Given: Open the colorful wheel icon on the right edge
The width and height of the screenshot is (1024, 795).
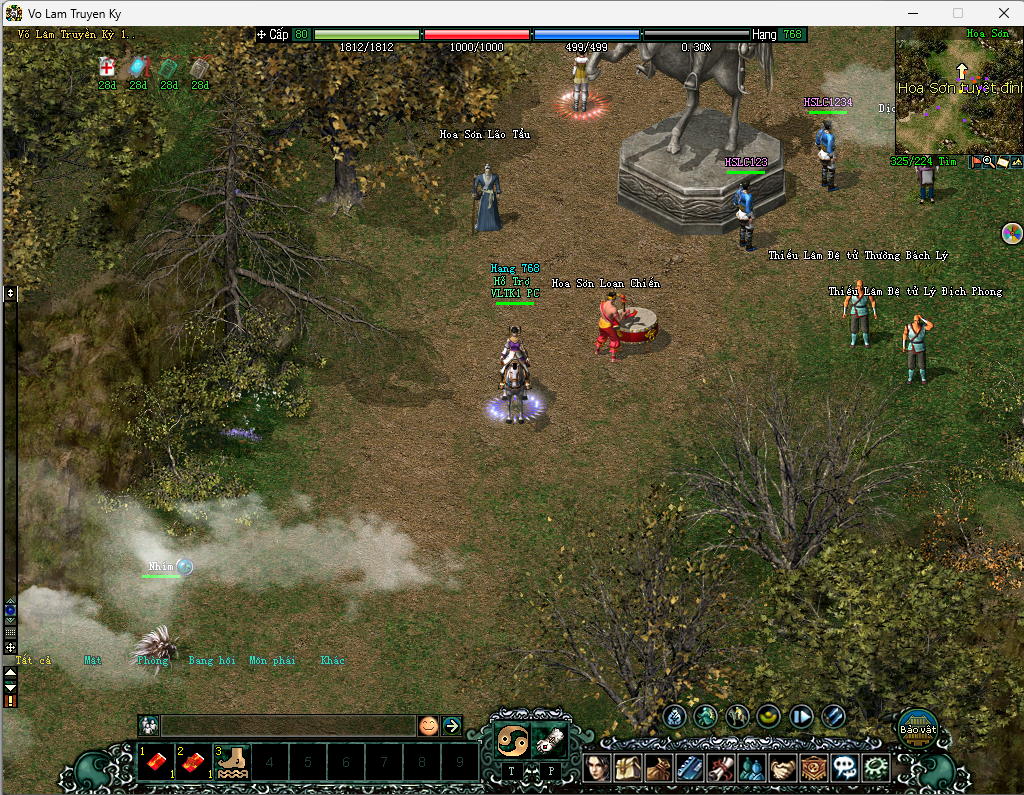Looking at the screenshot, I should tap(1011, 234).
